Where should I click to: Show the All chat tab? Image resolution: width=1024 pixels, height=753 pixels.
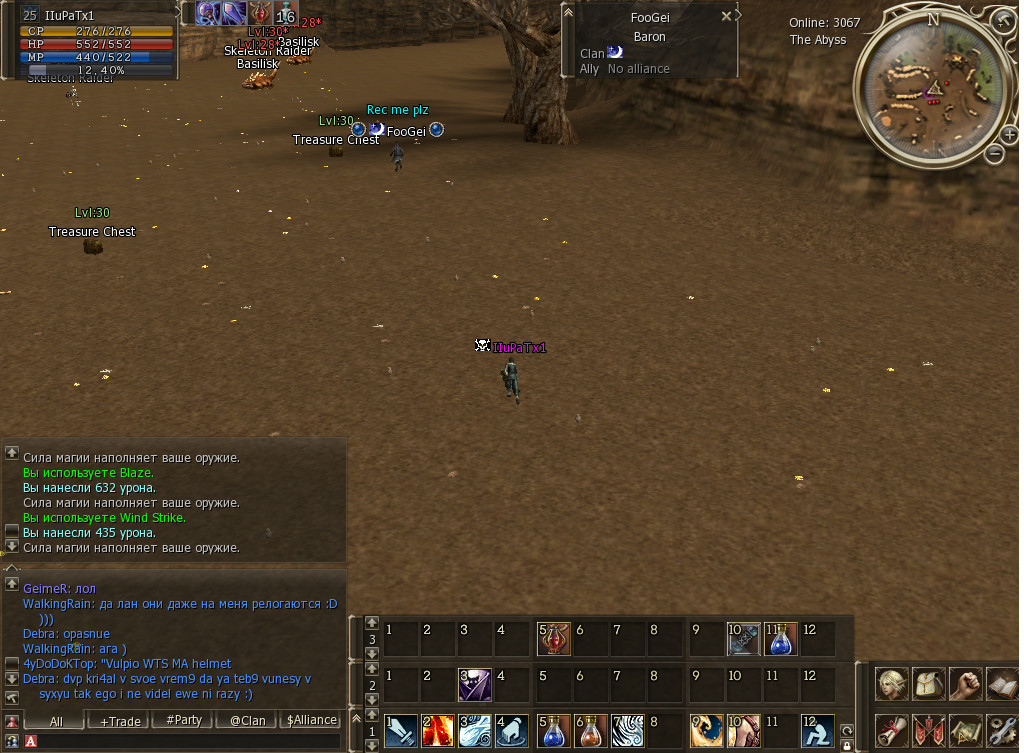[x=55, y=720]
